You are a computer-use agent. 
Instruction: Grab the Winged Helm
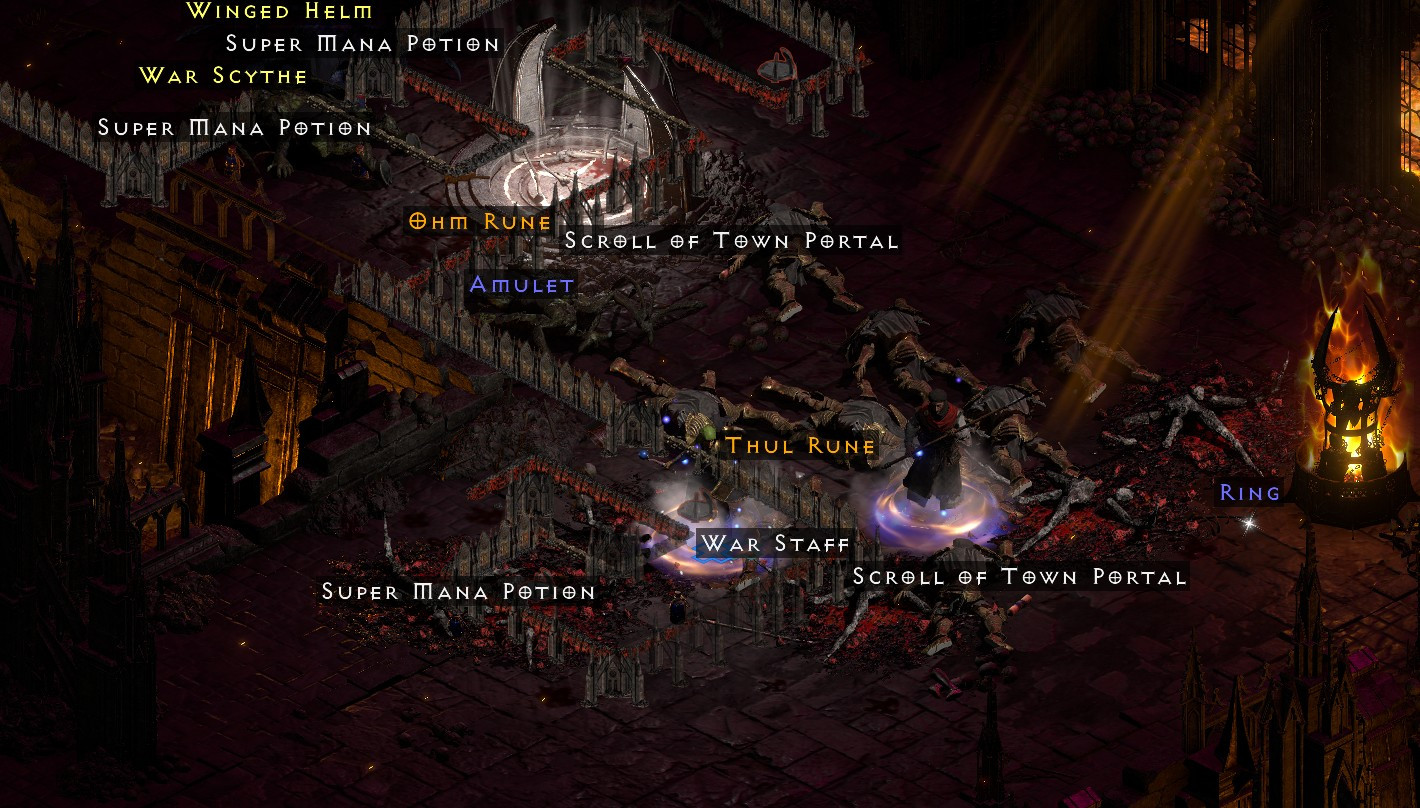[x=276, y=13]
